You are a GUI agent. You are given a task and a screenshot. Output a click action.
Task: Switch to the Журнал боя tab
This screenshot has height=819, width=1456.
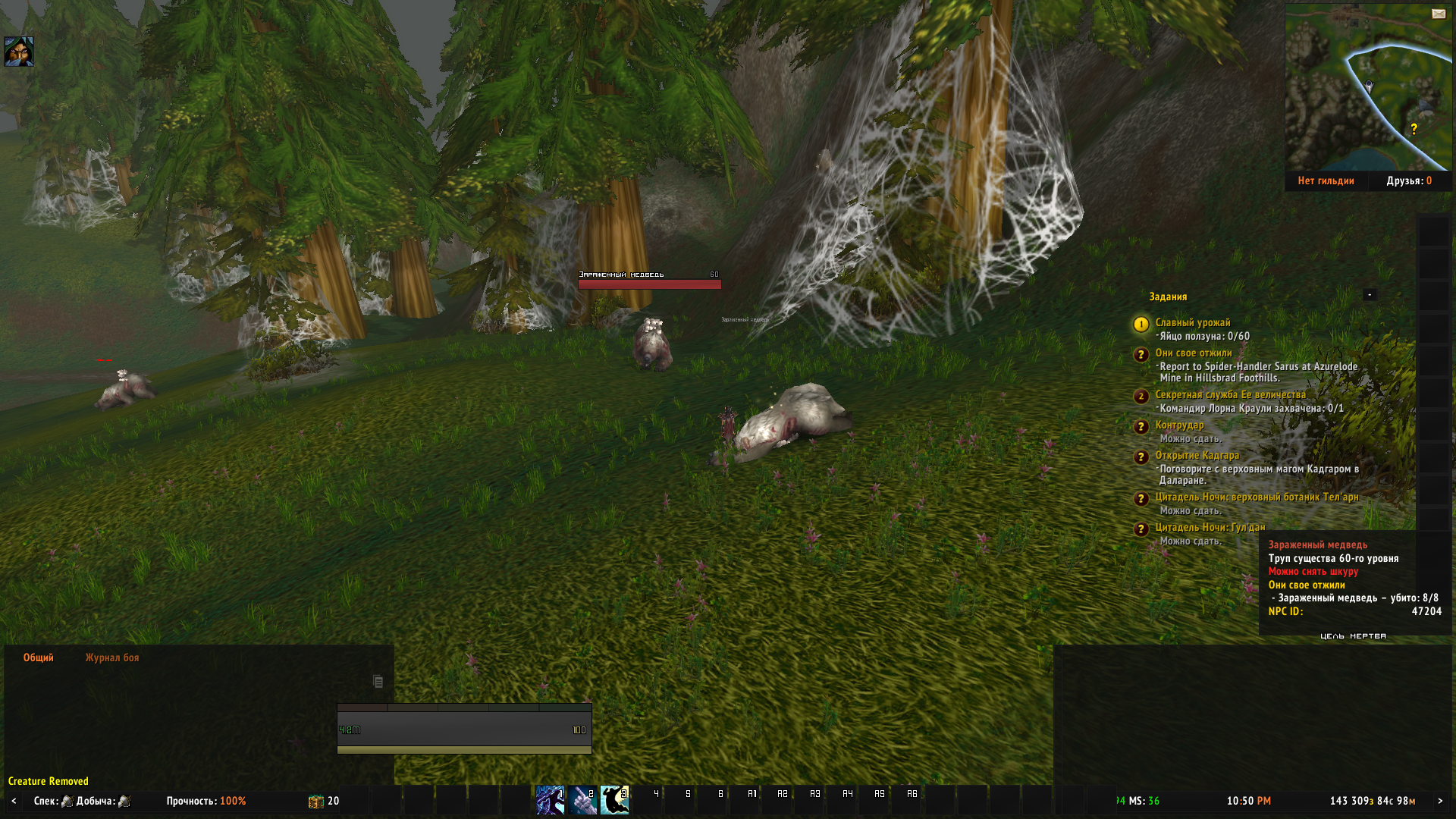pos(112,658)
